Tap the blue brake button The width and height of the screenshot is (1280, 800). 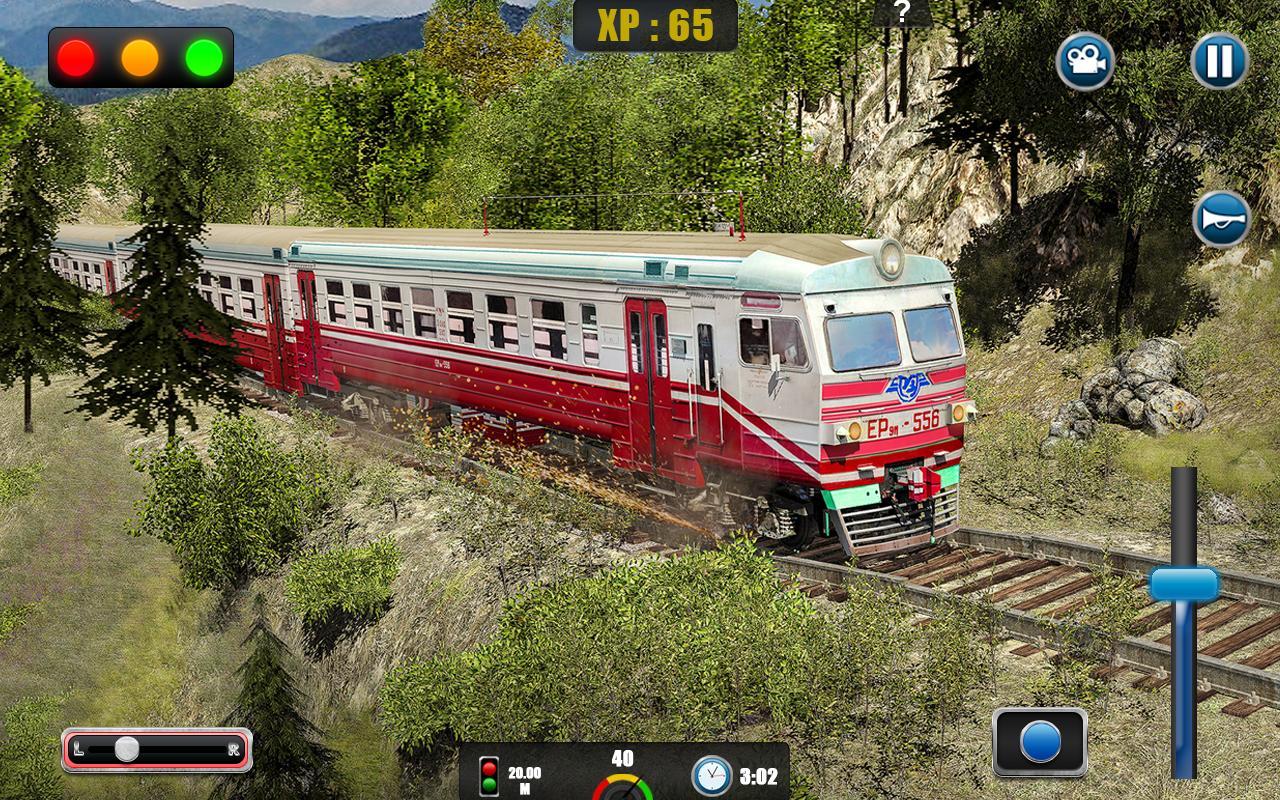click(x=1040, y=742)
